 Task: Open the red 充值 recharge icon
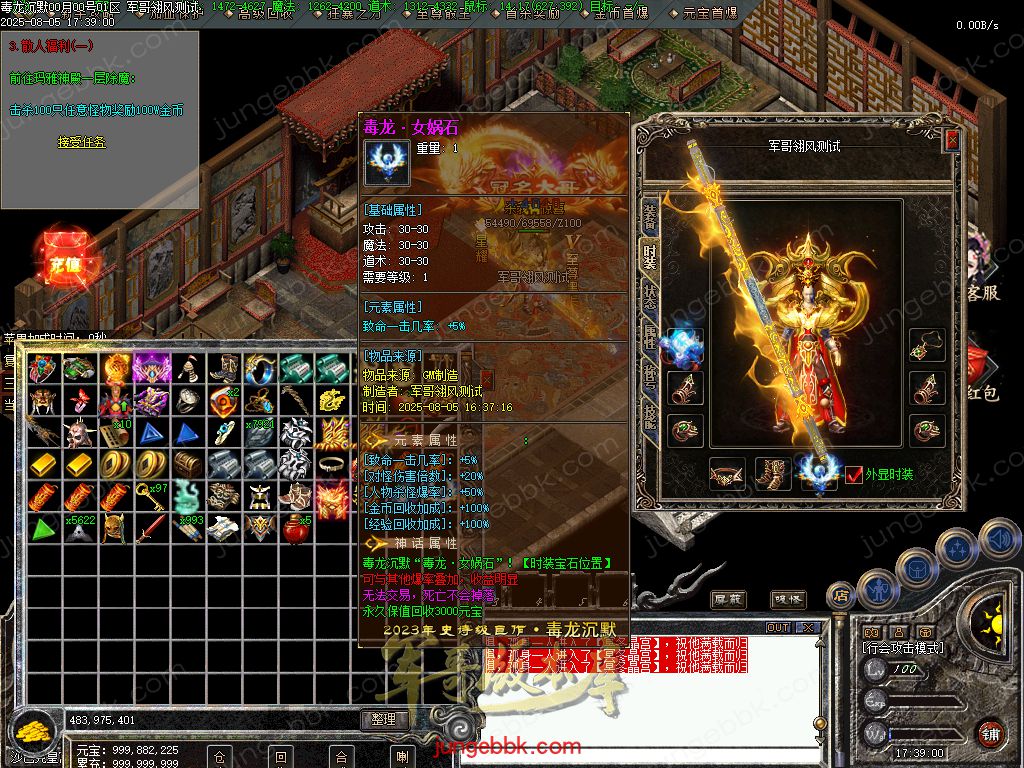tap(64, 262)
